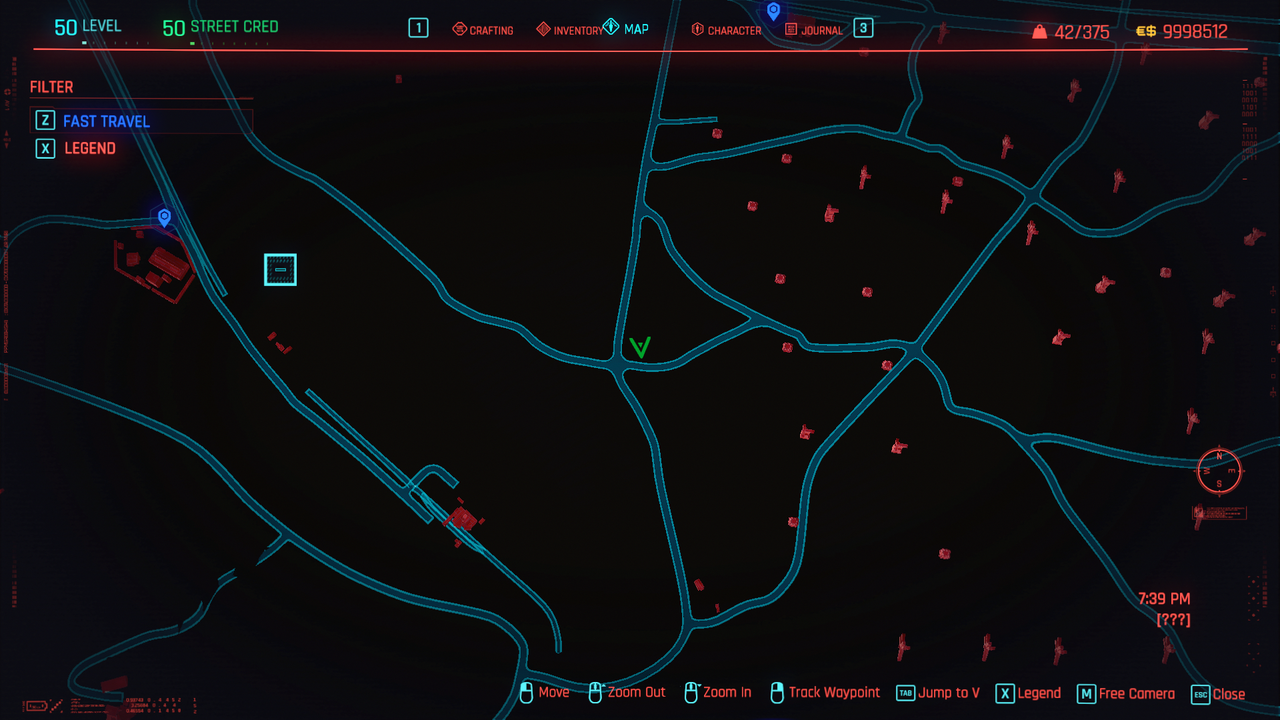The width and height of the screenshot is (1280, 720).
Task: Activate the Free Camera option
Action: pyautogui.click(x=1125, y=693)
